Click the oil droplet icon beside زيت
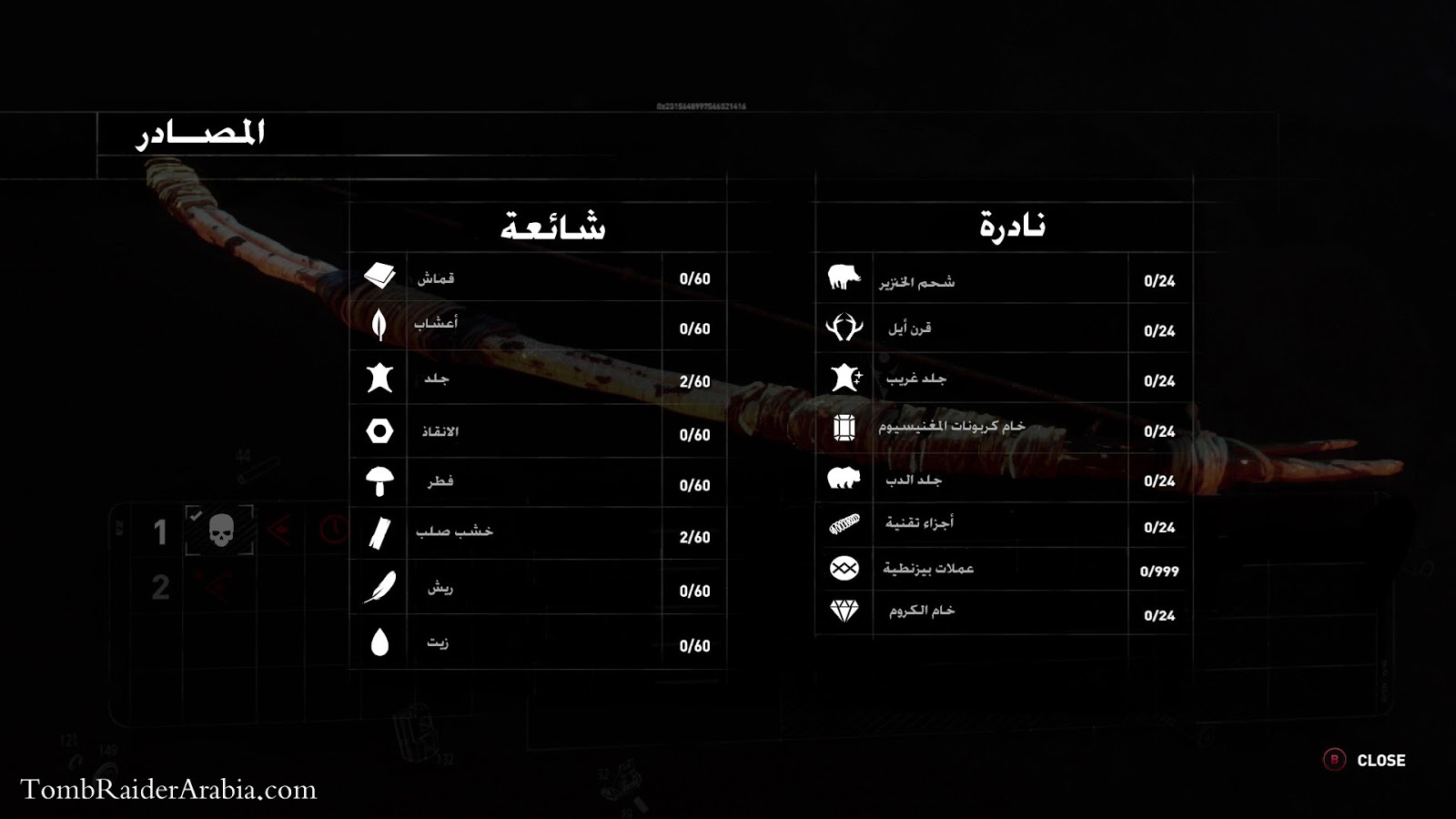Viewport: 1456px width, 819px height. (379, 641)
